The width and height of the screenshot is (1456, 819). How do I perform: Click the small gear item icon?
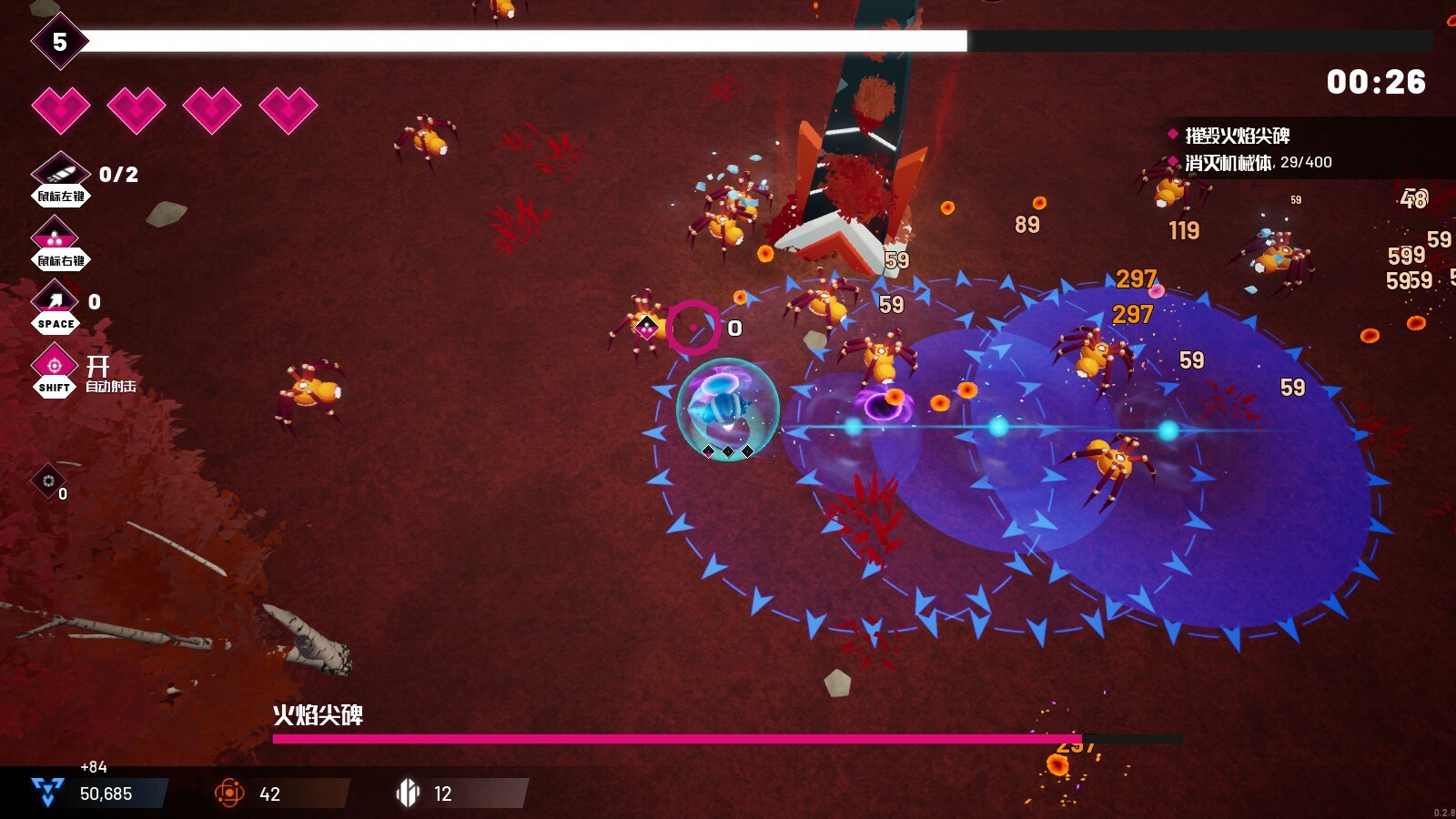pos(48,480)
